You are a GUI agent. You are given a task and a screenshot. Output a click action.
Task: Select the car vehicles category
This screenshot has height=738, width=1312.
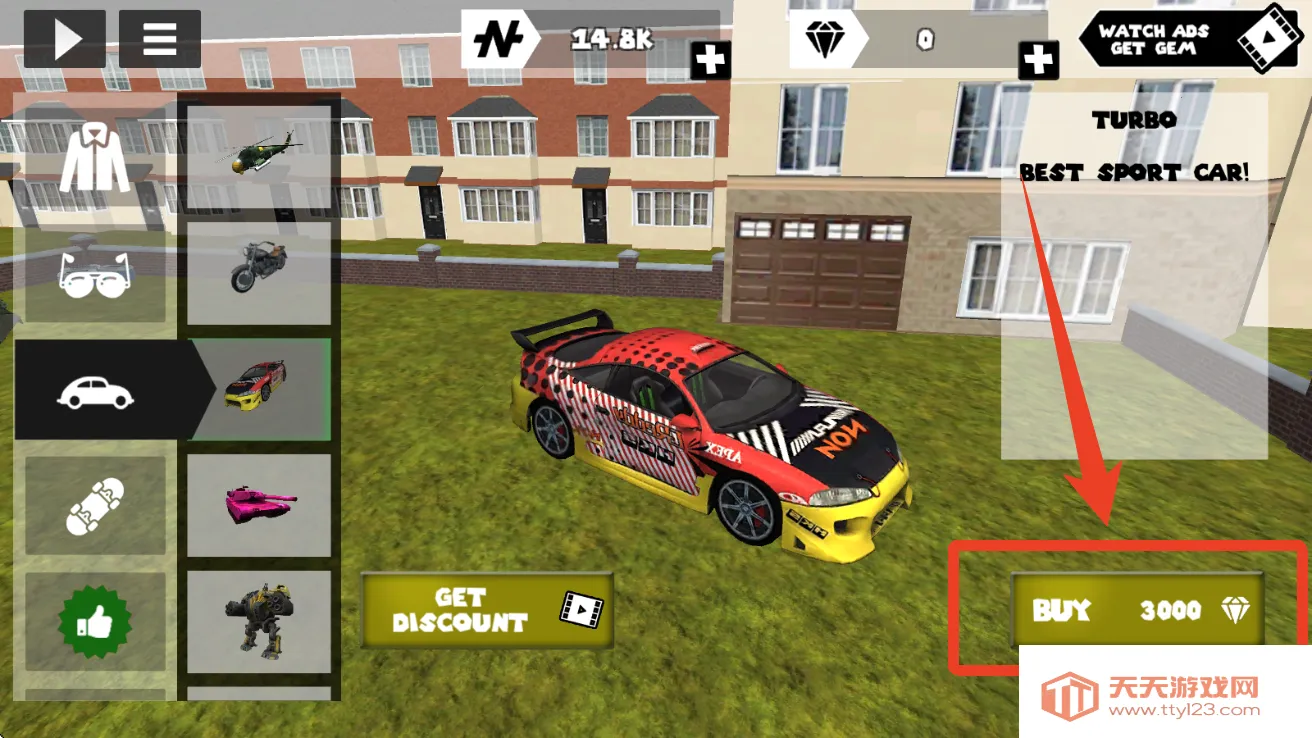click(96, 391)
